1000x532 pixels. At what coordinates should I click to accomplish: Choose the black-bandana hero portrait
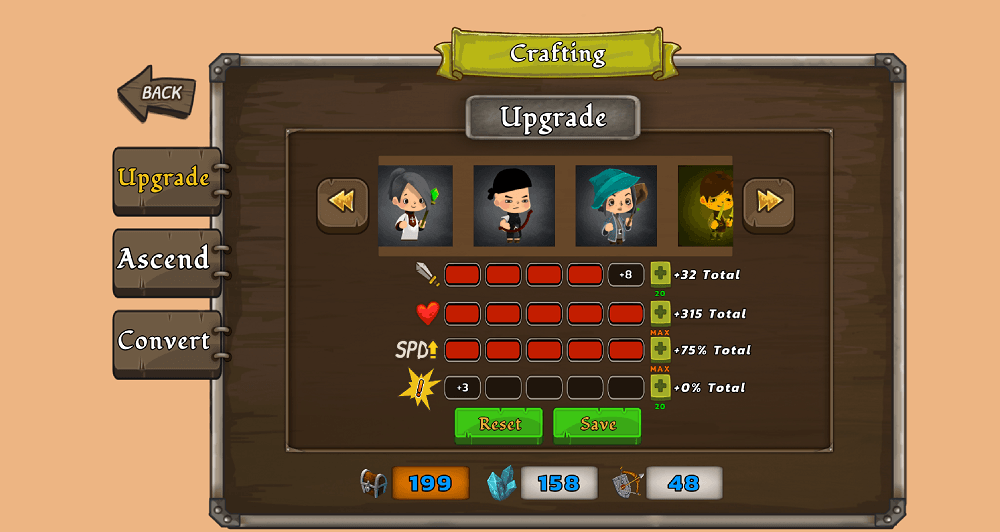(x=514, y=206)
